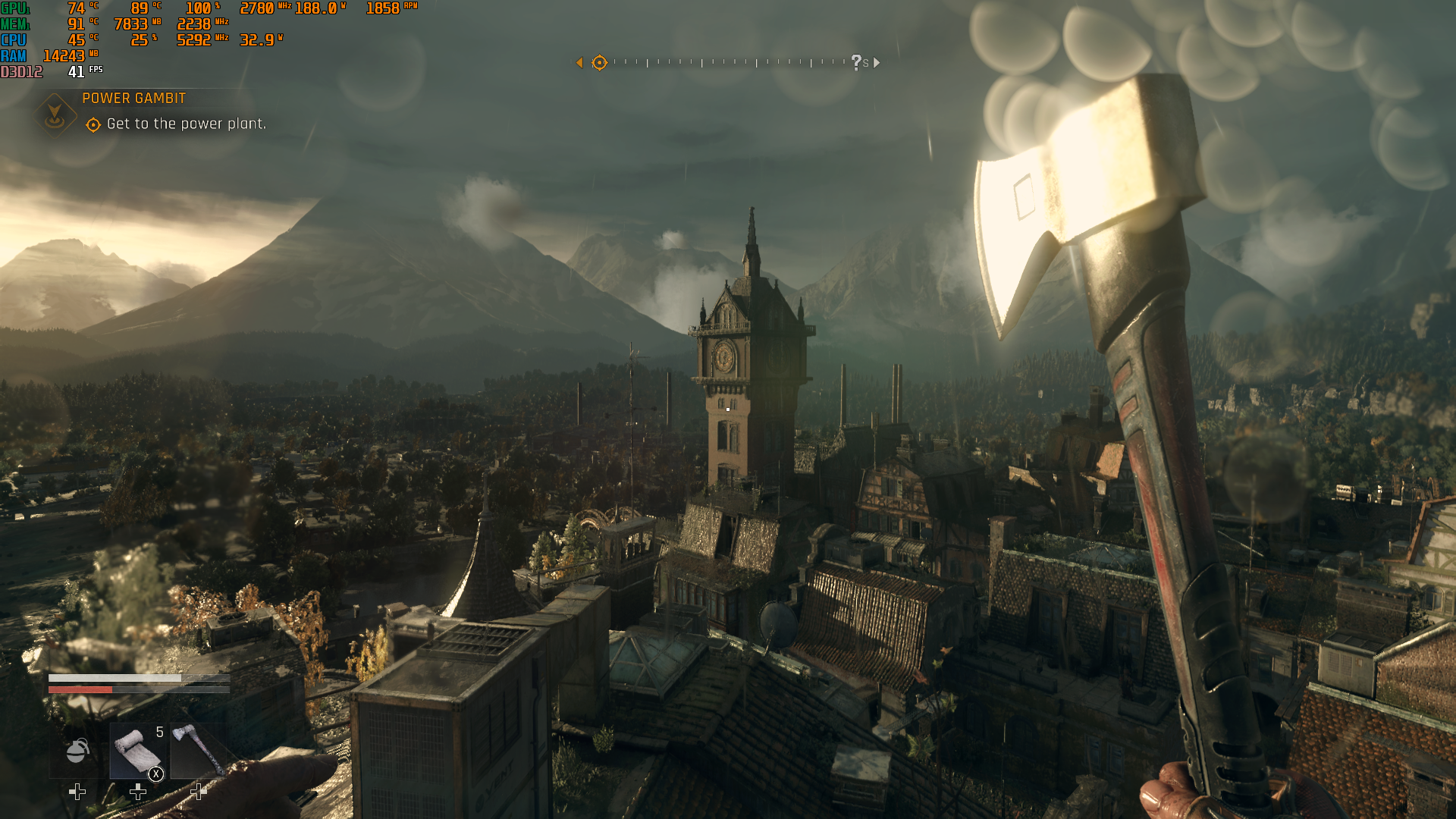
Task: Click the orange left arrow on the compass
Action: [x=579, y=63]
